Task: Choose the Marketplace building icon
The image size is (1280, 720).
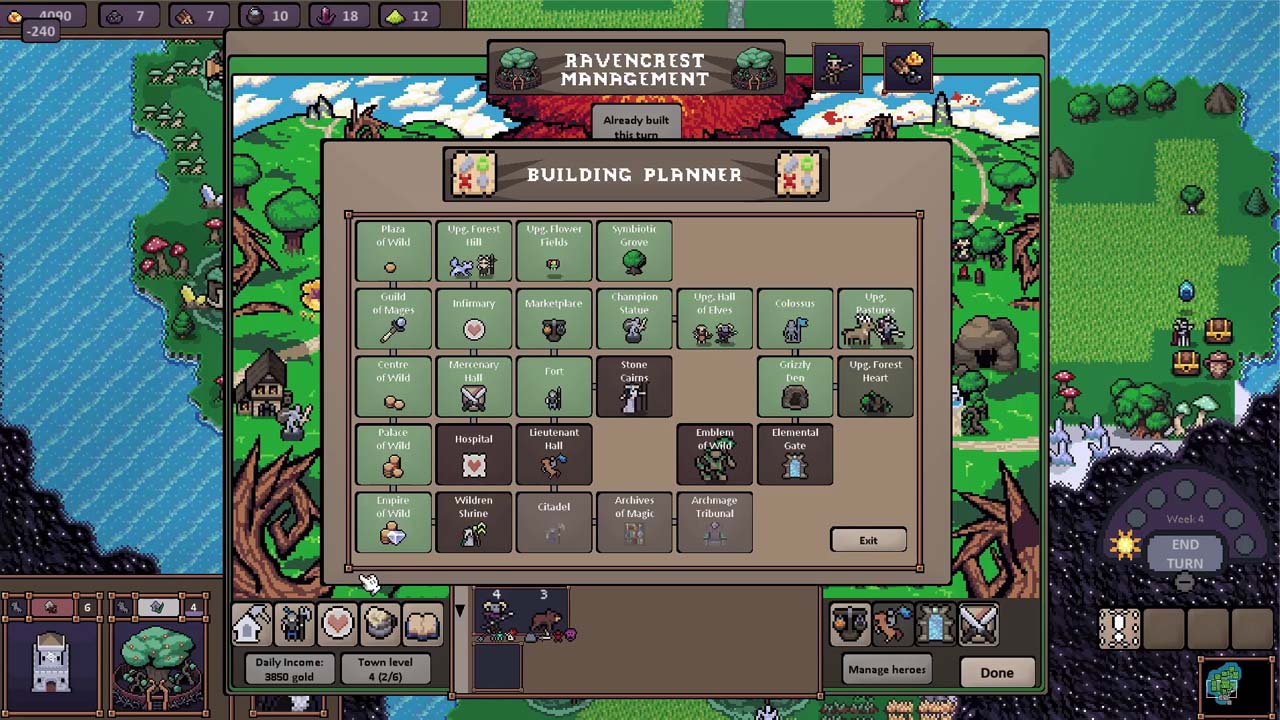Action: pyautogui.click(x=554, y=319)
